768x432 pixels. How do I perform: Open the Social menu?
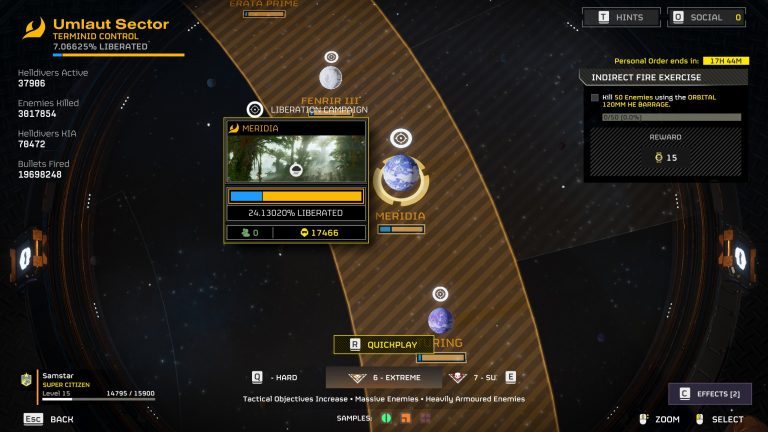707,17
